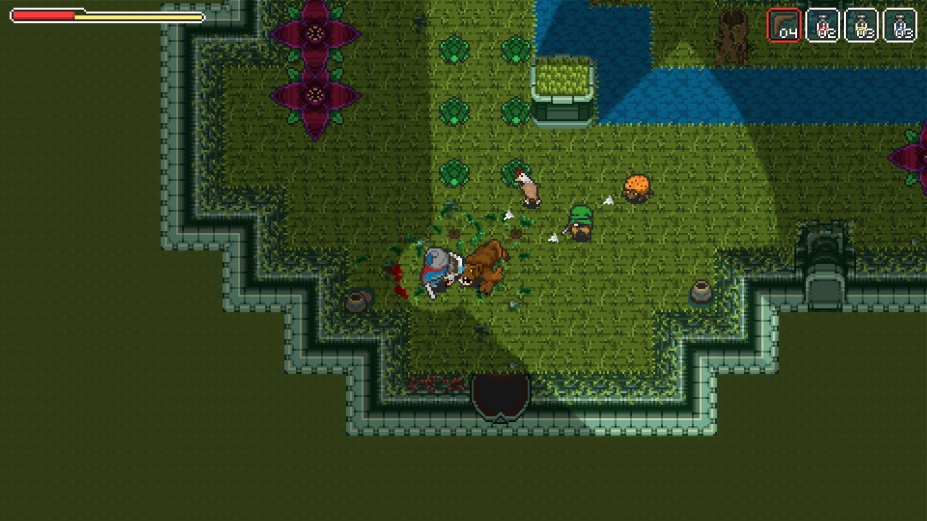Choose the yellow potion slot
Image resolution: width=927 pixels, height=521 pixels.
pos(861,25)
